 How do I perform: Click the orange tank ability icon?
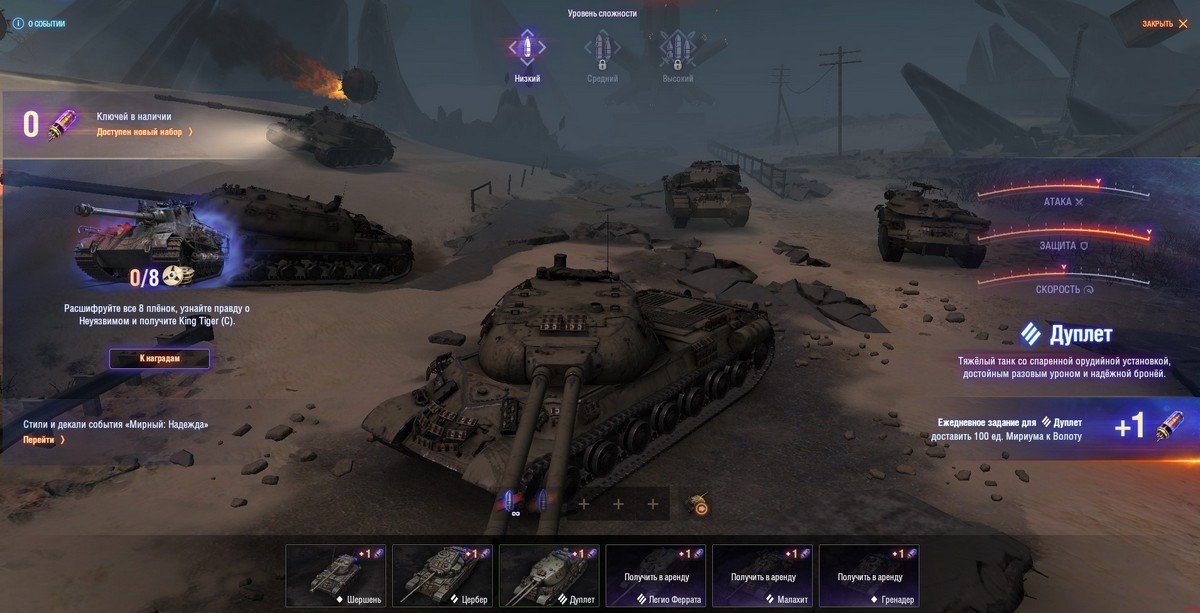click(x=700, y=505)
